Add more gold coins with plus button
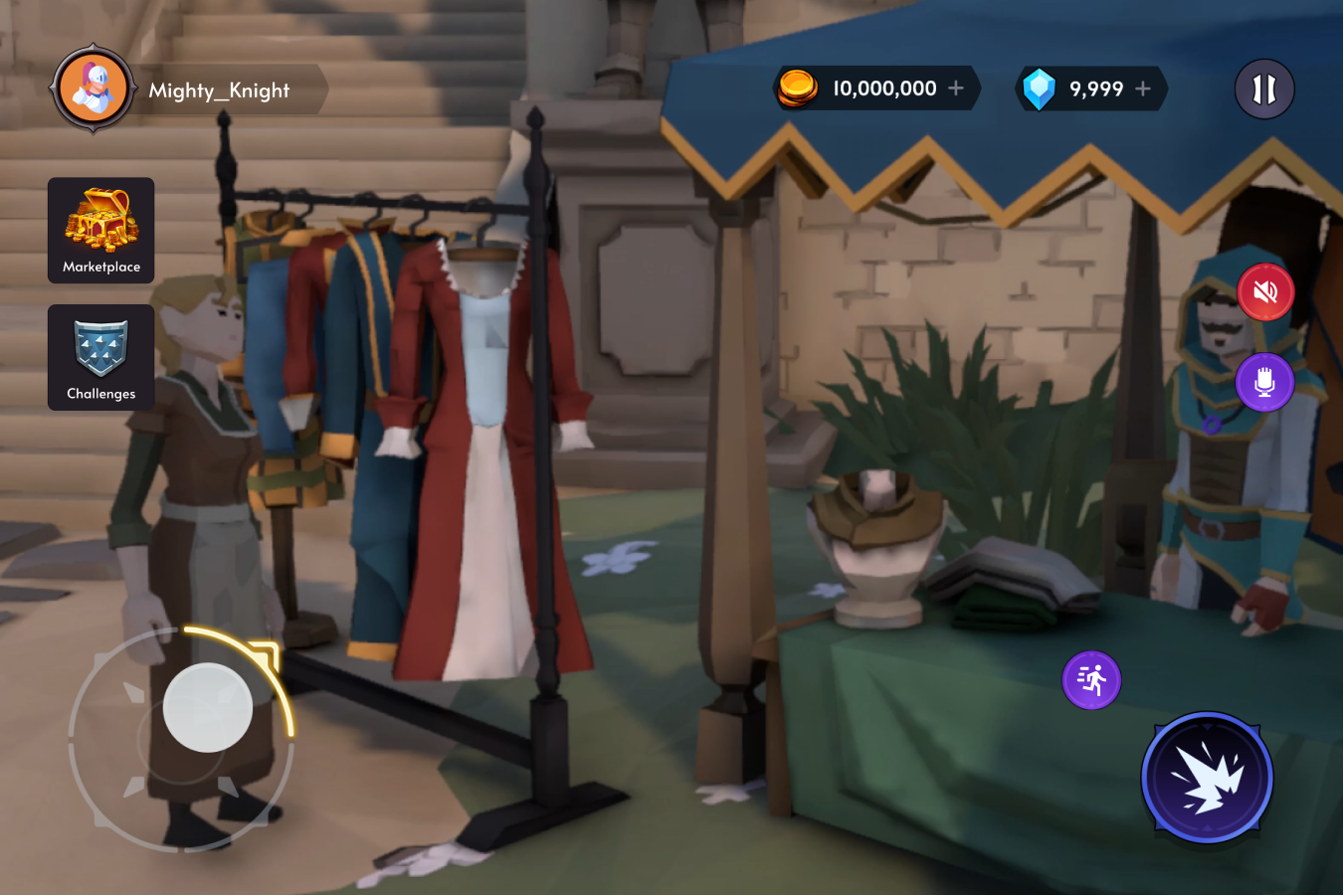1344x896 pixels. tap(956, 89)
